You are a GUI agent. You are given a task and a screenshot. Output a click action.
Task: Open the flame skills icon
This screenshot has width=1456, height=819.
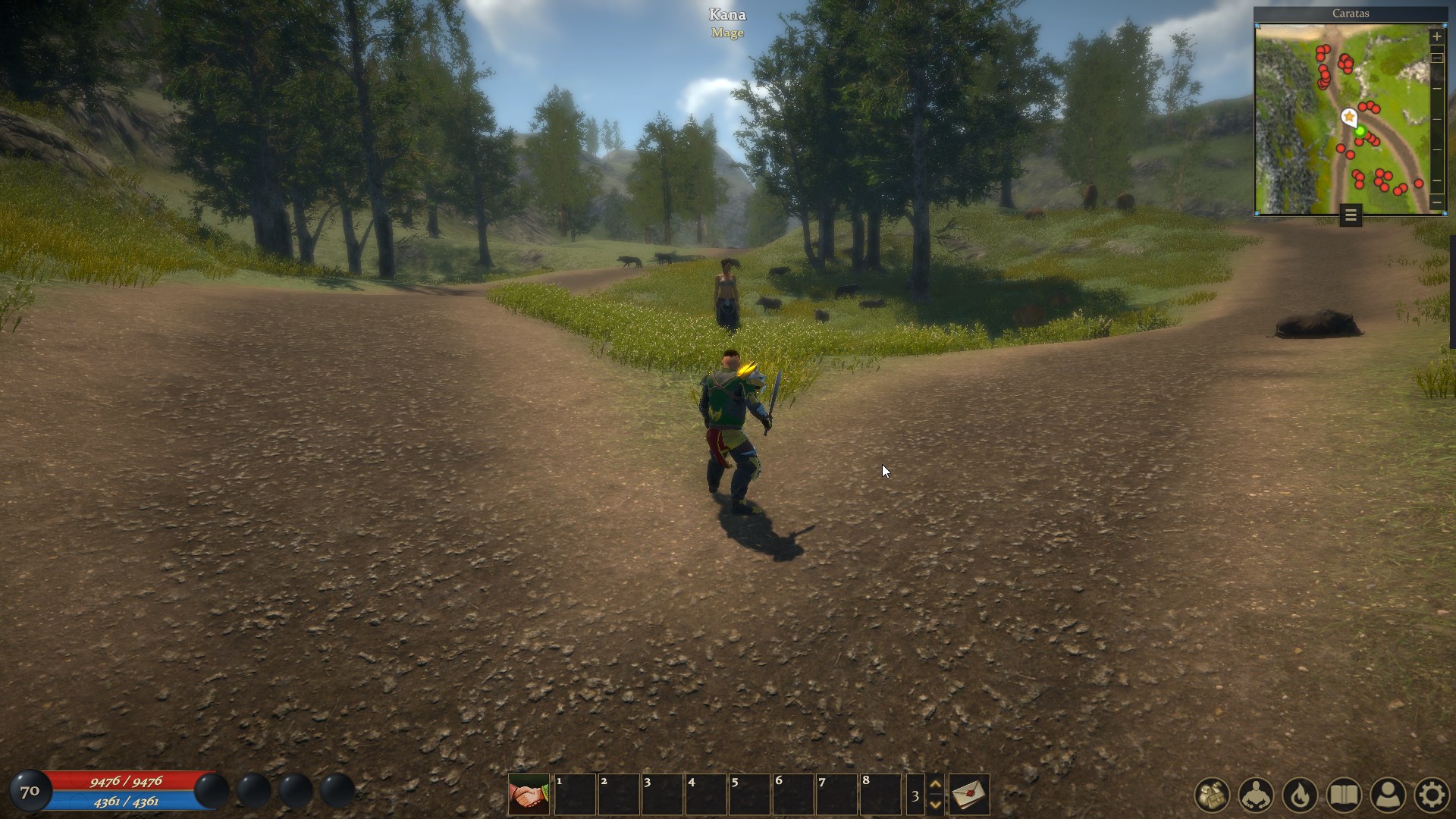[x=1300, y=795]
